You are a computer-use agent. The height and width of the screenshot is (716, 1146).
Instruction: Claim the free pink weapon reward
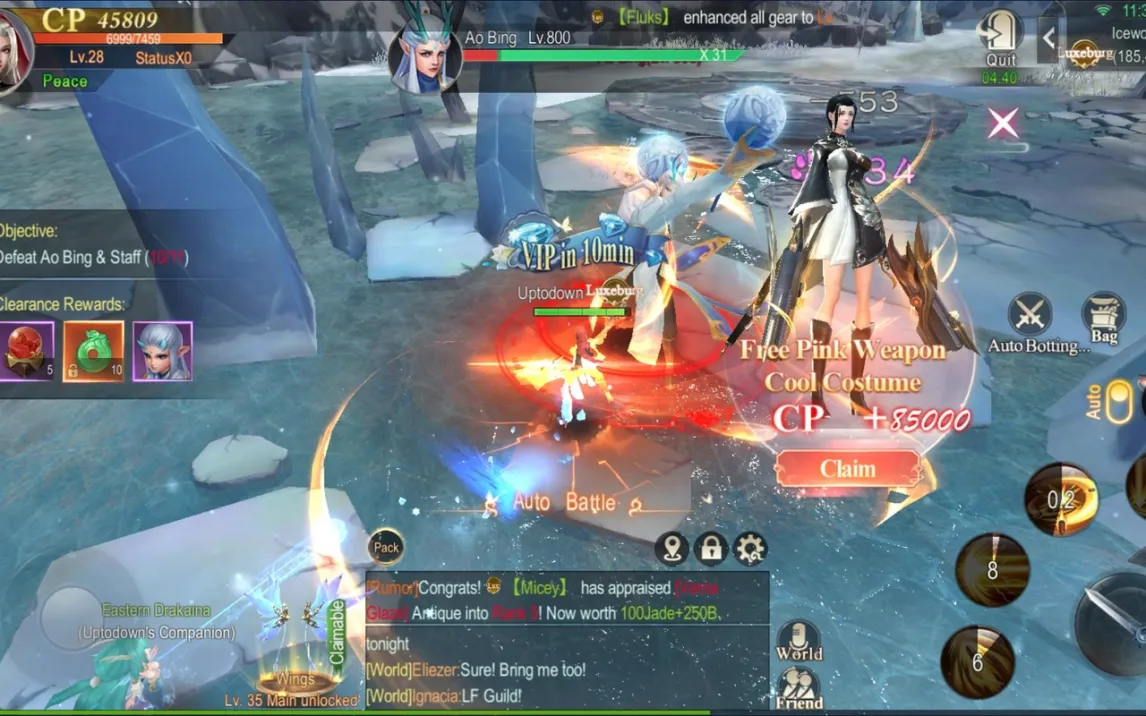[x=847, y=469]
